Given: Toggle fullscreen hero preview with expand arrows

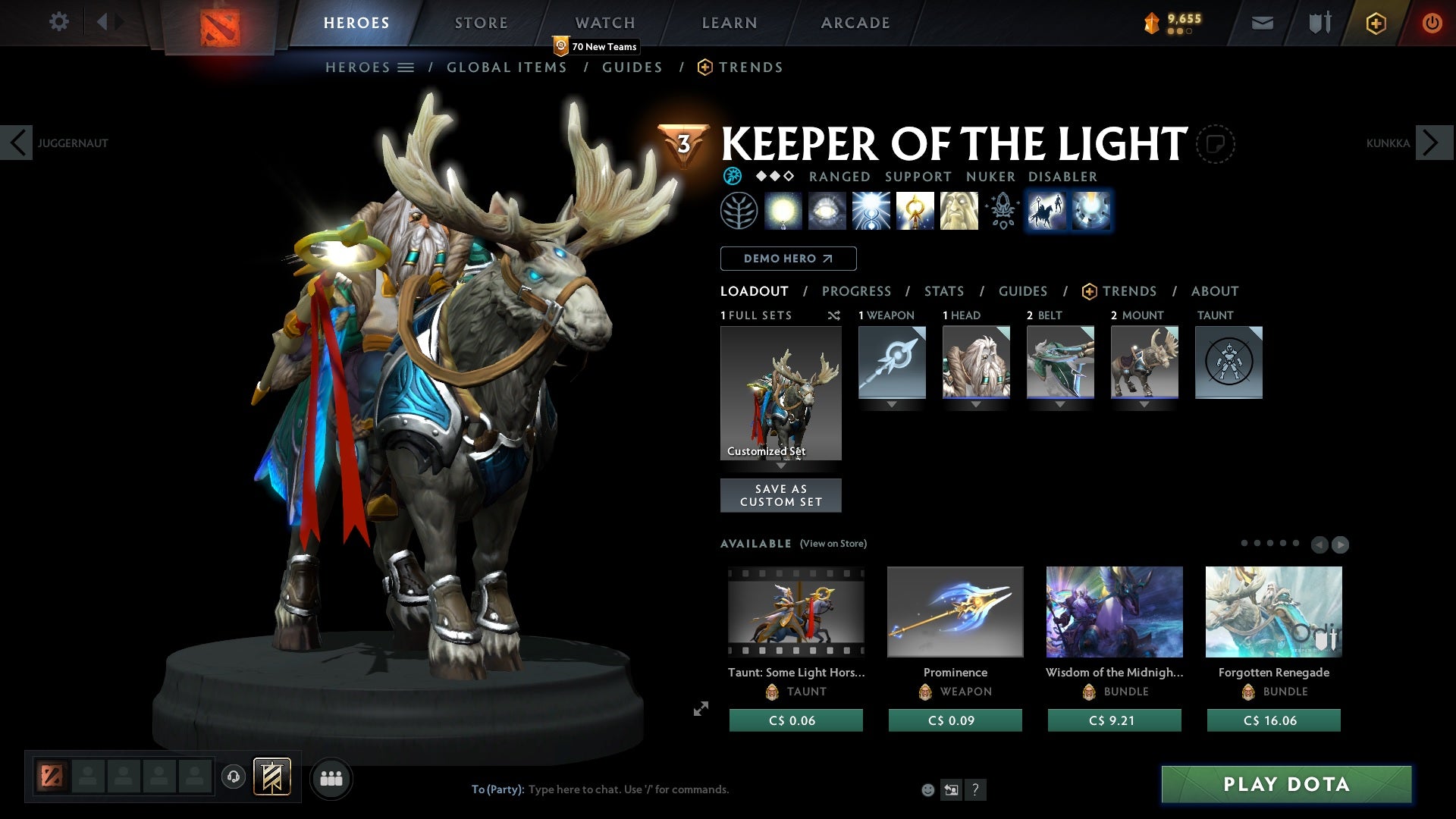Looking at the screenshot, I should (x=701, y=708).
